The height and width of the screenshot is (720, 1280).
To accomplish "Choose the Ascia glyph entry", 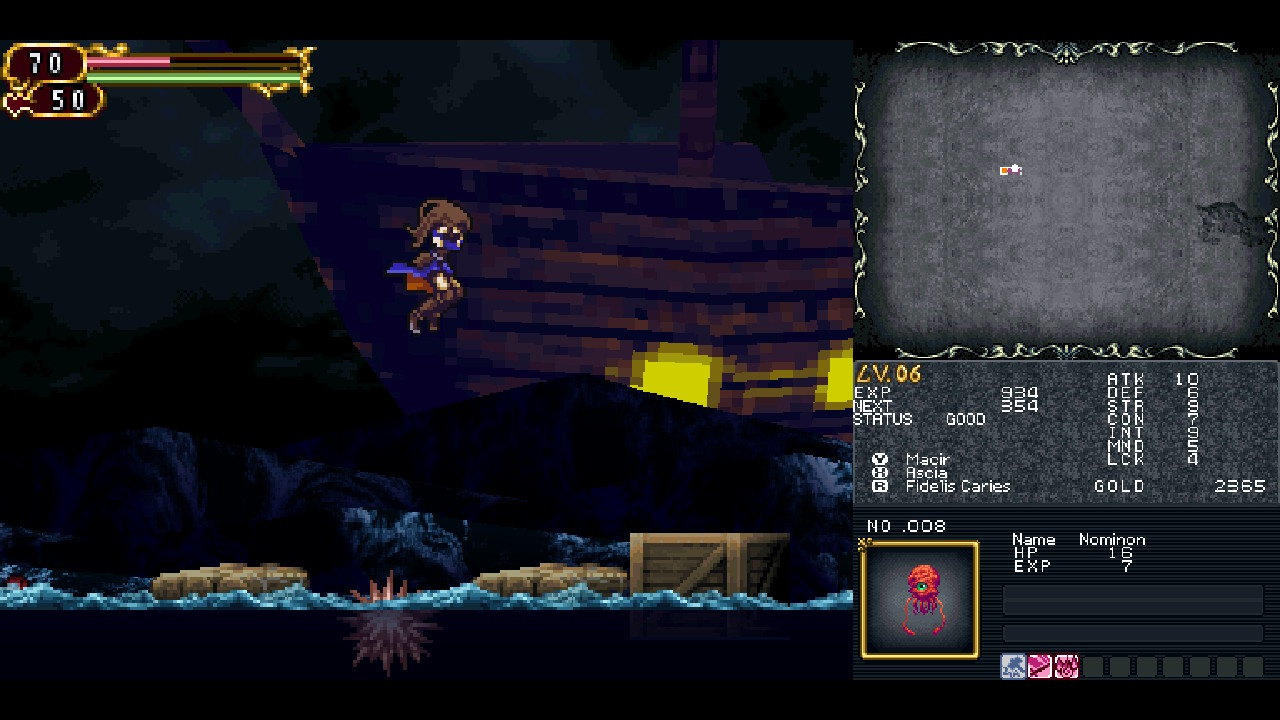I will click(x=926, y=473).
